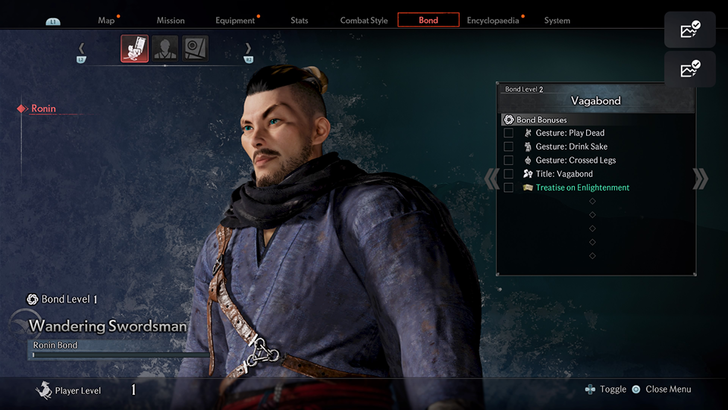Select the red highlighted bond category icon

[x=135, y=48]
